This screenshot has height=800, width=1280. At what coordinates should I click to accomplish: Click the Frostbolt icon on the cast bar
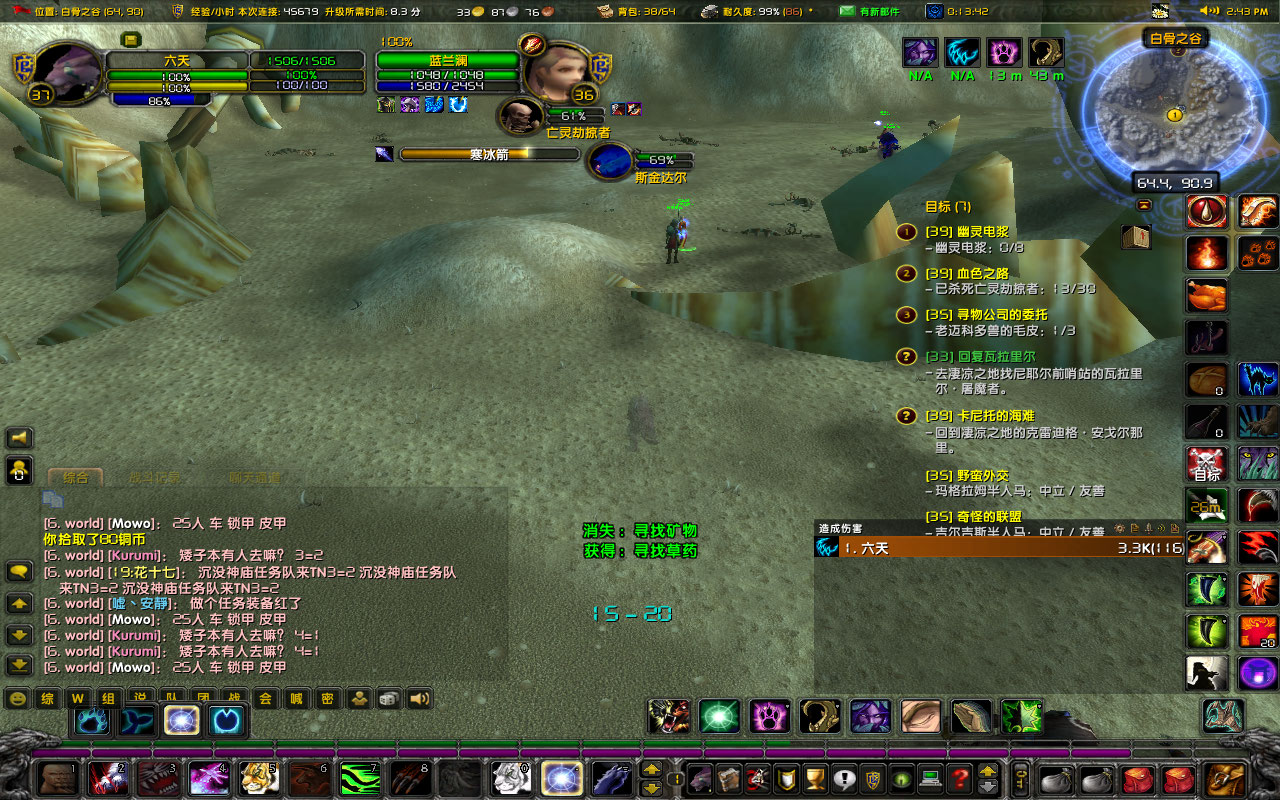383,153
